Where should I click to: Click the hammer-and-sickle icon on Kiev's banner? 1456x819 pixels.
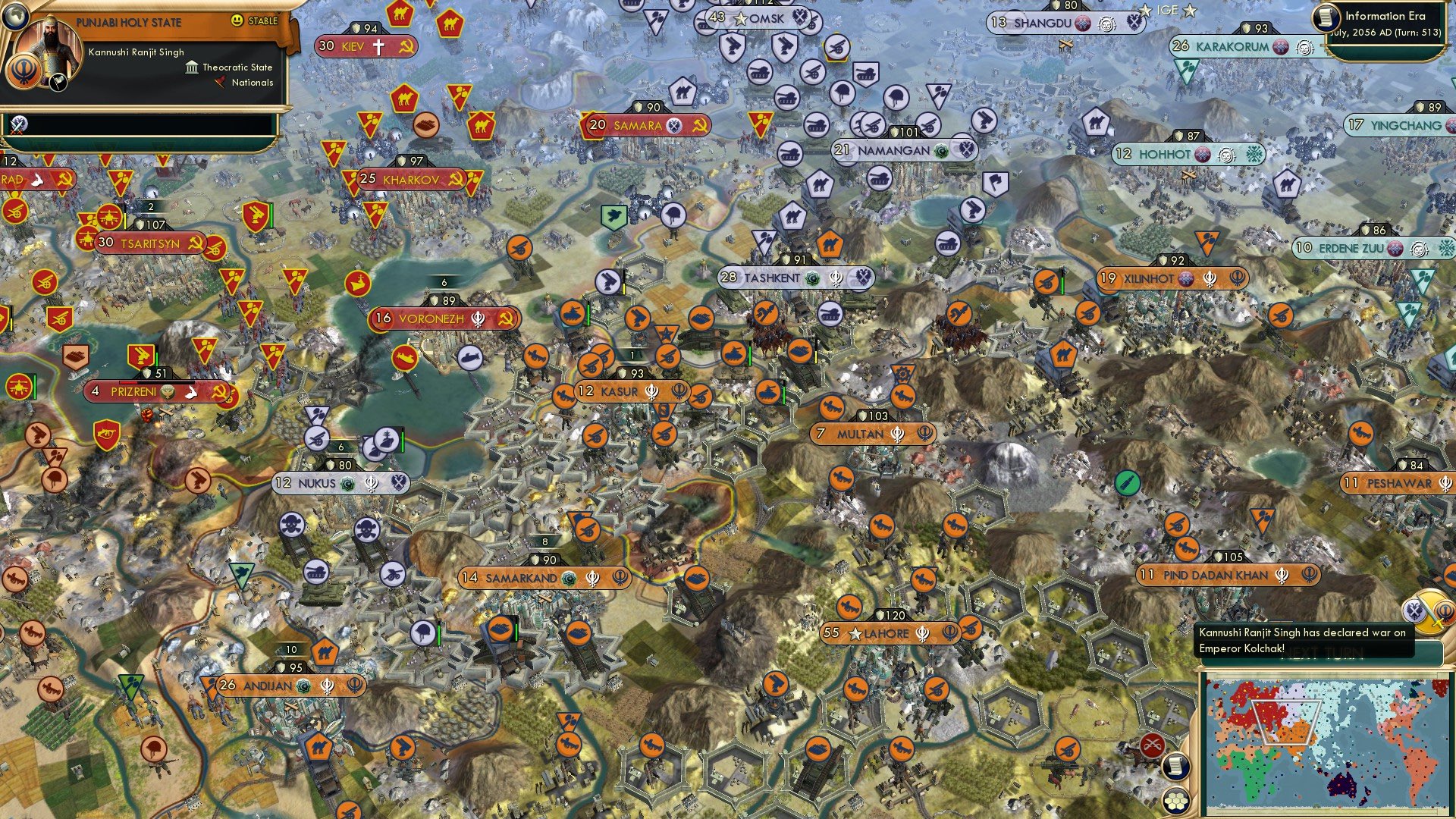point(408,47)
